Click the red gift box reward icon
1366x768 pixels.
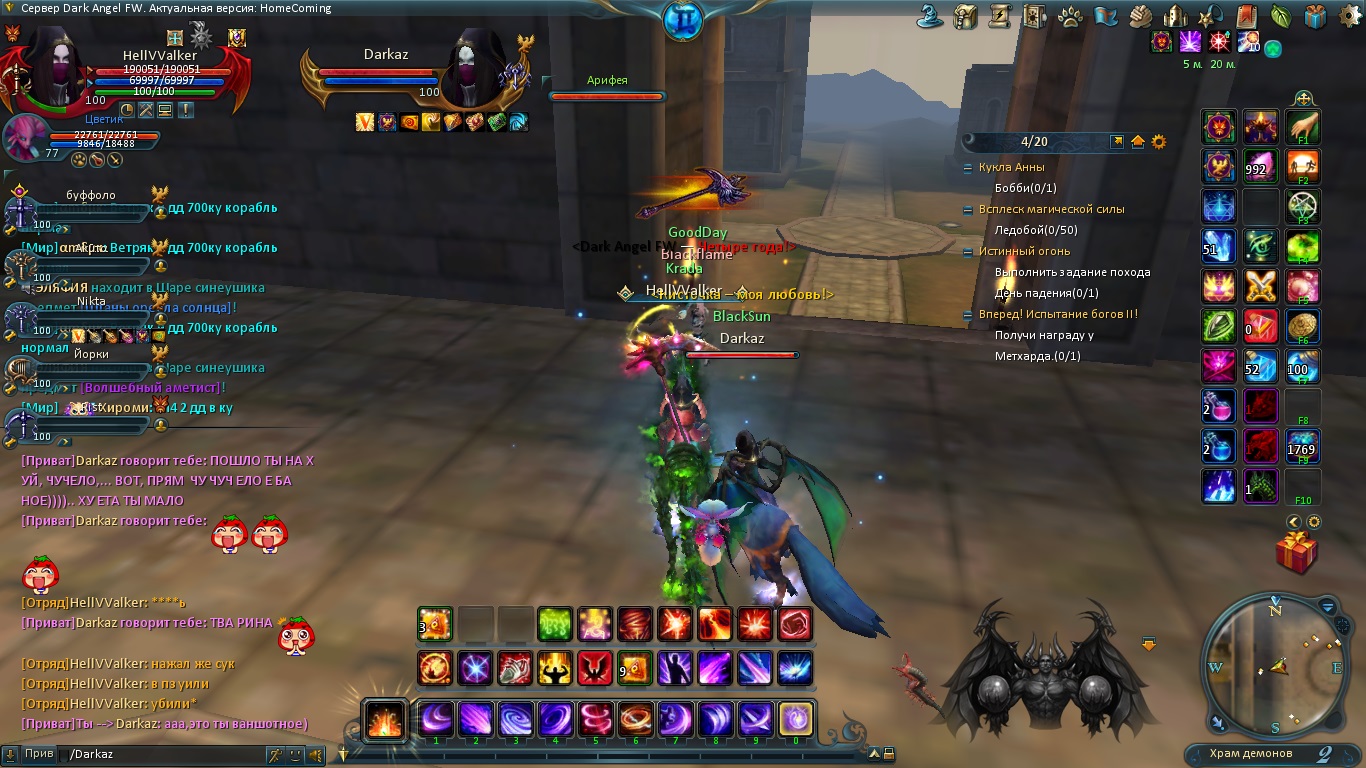point(1296,553)
